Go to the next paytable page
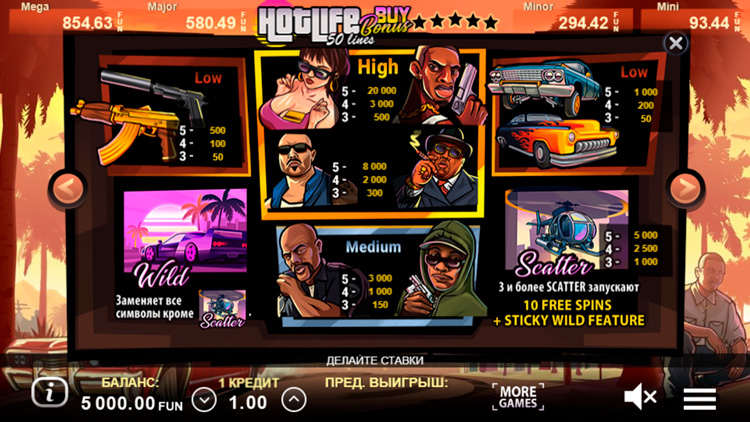This screenshot has height=422, width=750. [685, 187]
